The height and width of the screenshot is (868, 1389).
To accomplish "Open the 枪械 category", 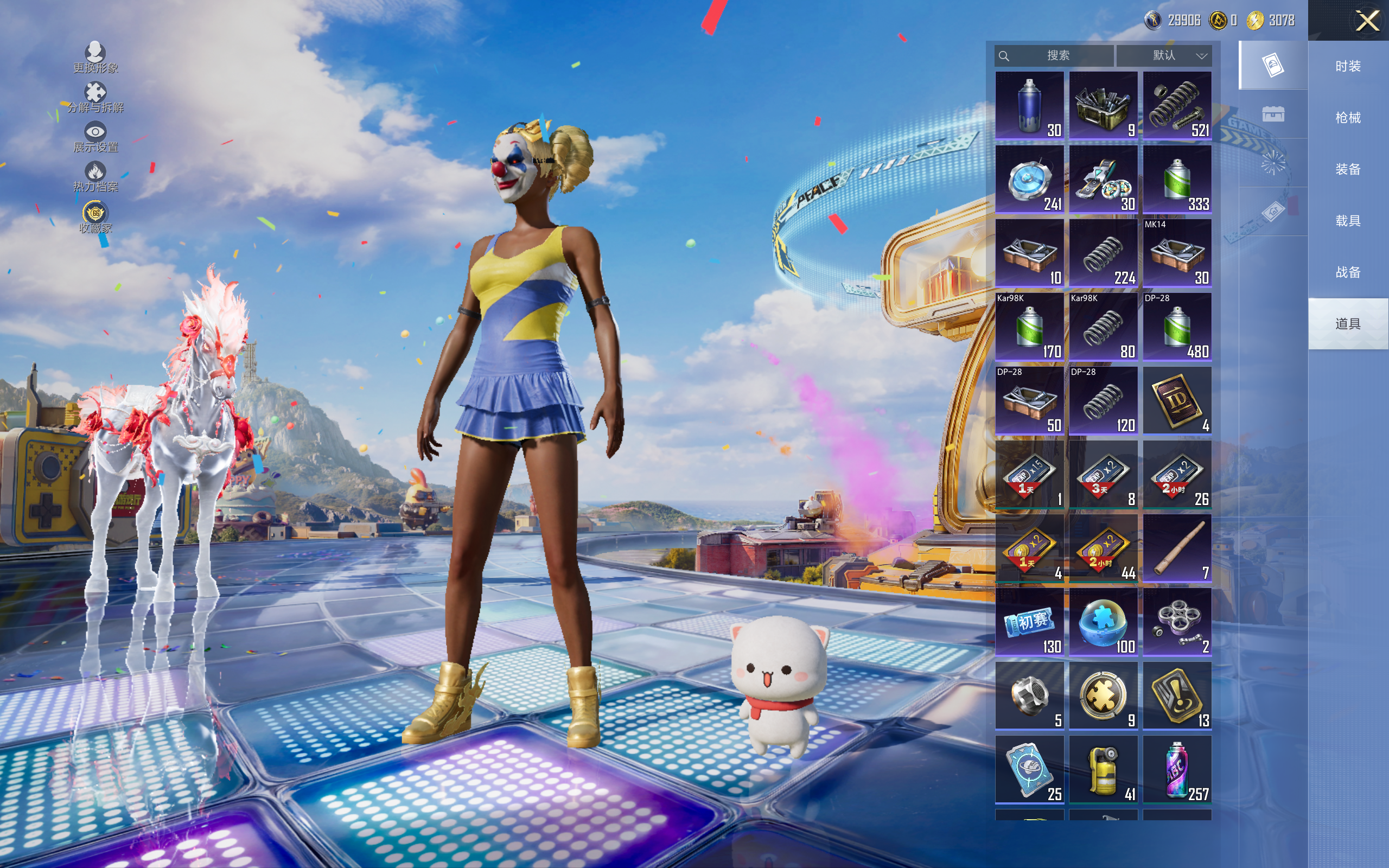I will [x=1348, y=118].
